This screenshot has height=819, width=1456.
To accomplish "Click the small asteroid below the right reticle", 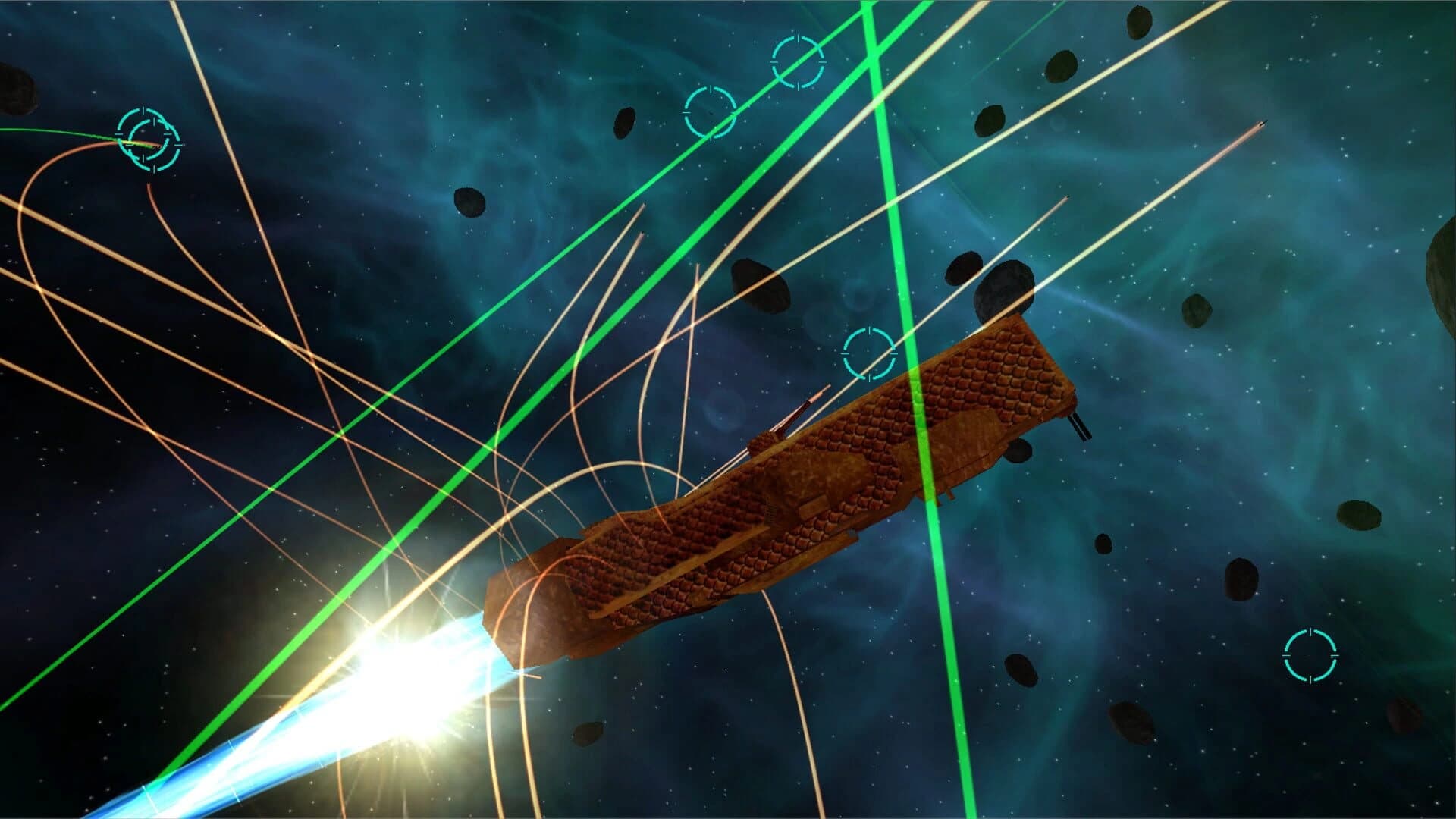I will (1404, 714).
